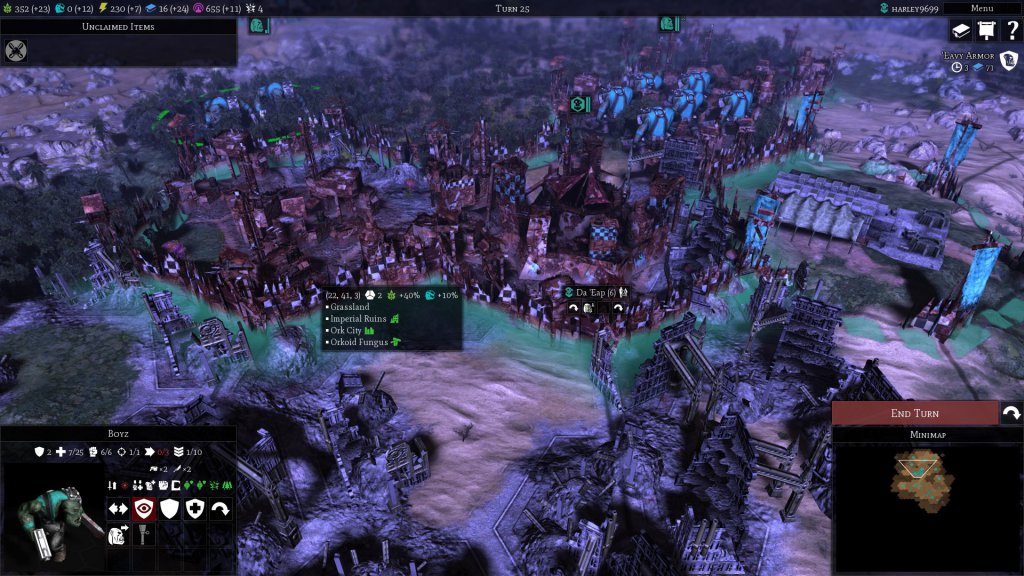Open the Menu button
Screen dimensions: 1024x576
(x=982, y=8)
